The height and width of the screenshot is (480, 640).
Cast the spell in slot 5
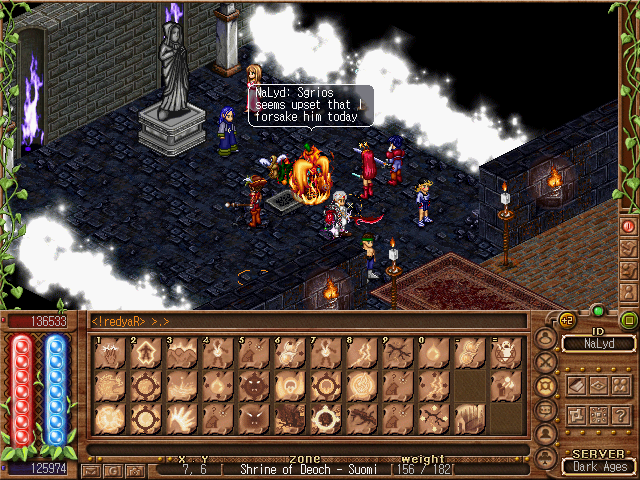point(253,353)
